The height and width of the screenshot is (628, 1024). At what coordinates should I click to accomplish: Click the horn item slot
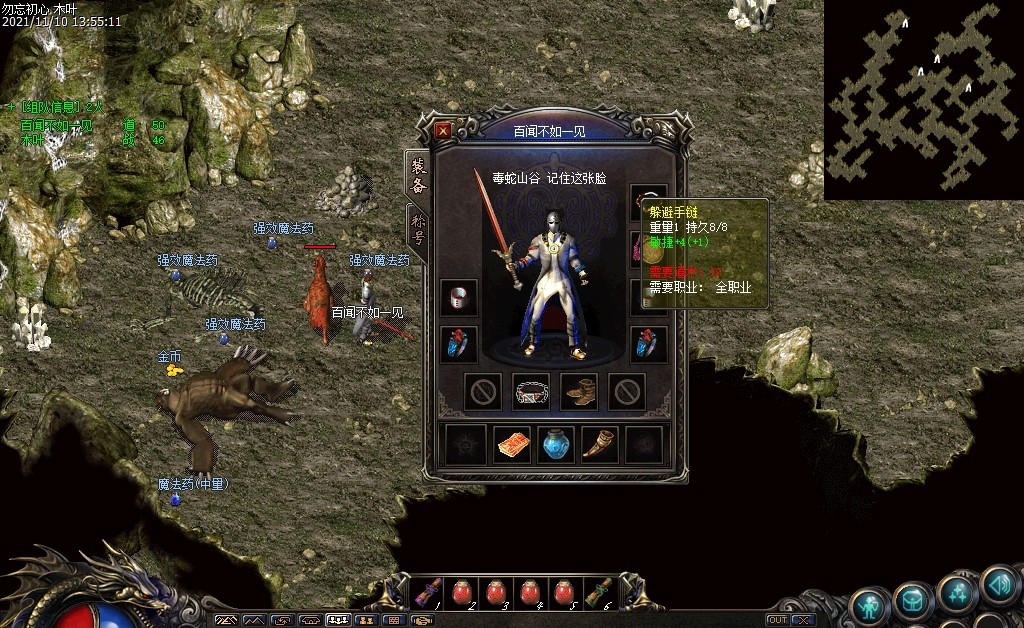600,445
